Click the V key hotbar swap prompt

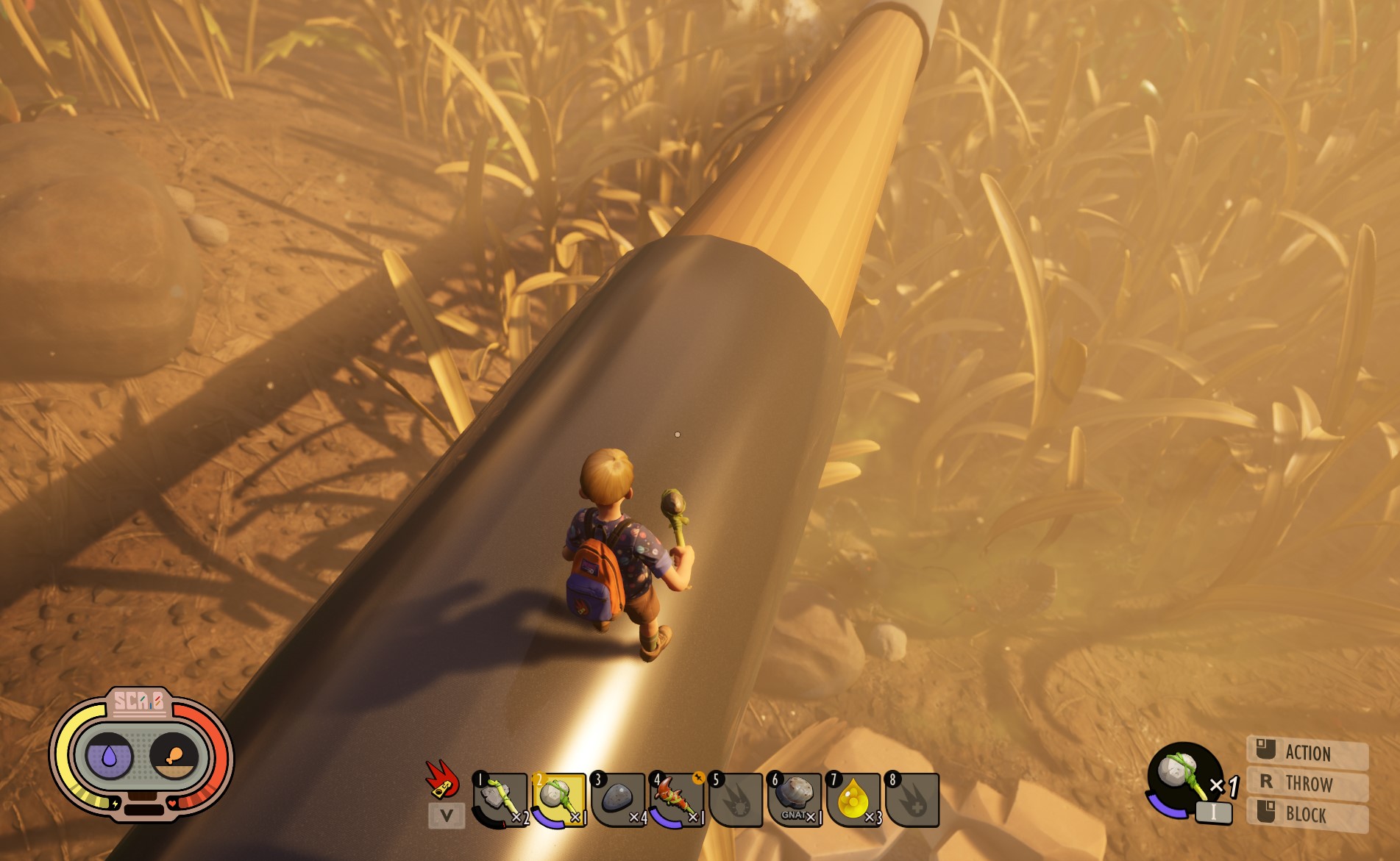(x=448, y=816)
